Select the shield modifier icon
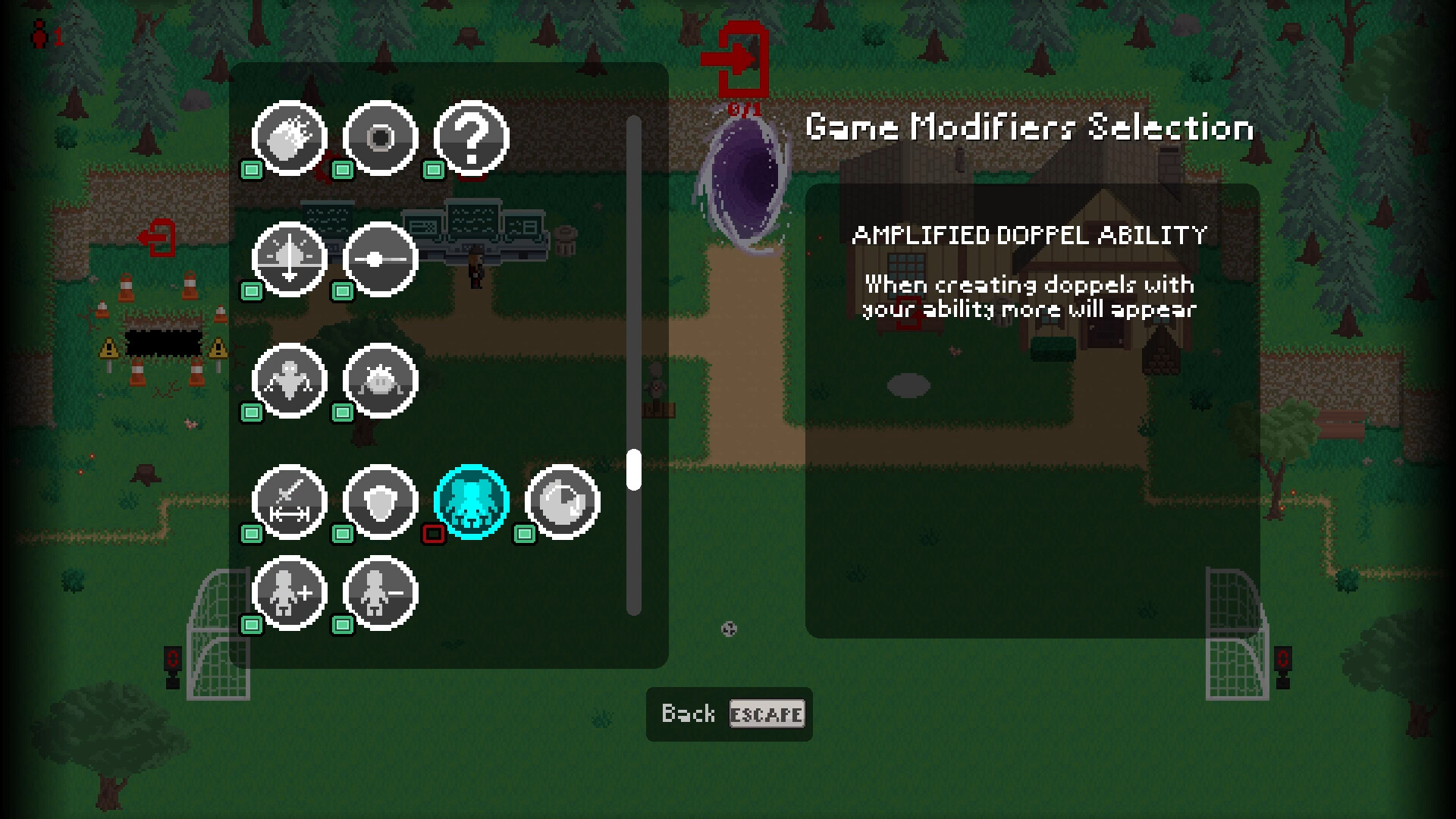Screen dimensions: 1456x819 (381, 502)
